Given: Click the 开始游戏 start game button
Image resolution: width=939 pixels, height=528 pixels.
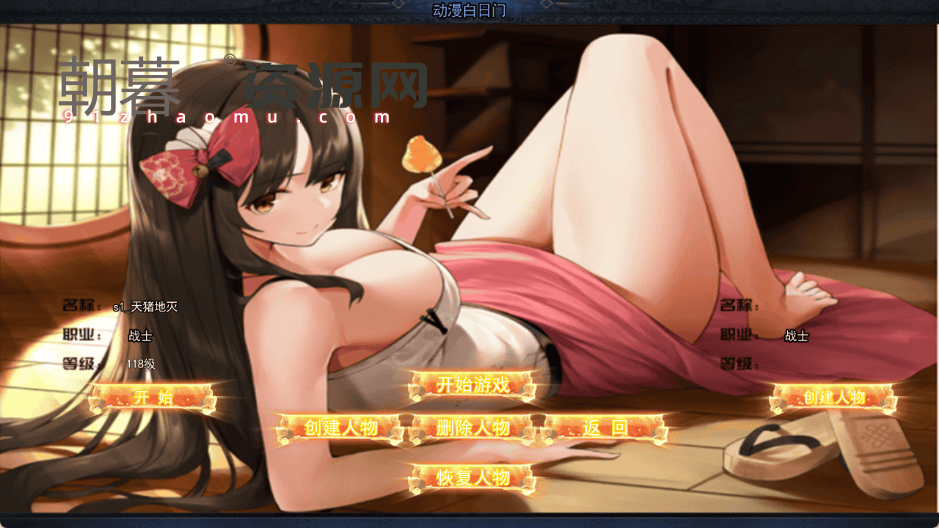Looking at the screenshot, I should click(x=473, y=385).
